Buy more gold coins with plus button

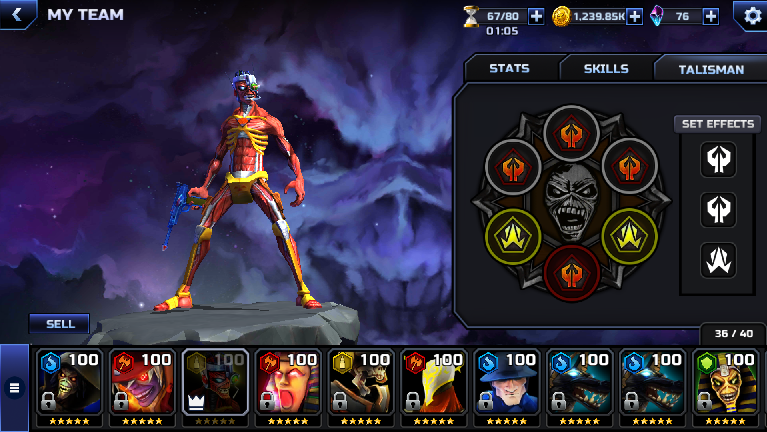tap(634, 16)
